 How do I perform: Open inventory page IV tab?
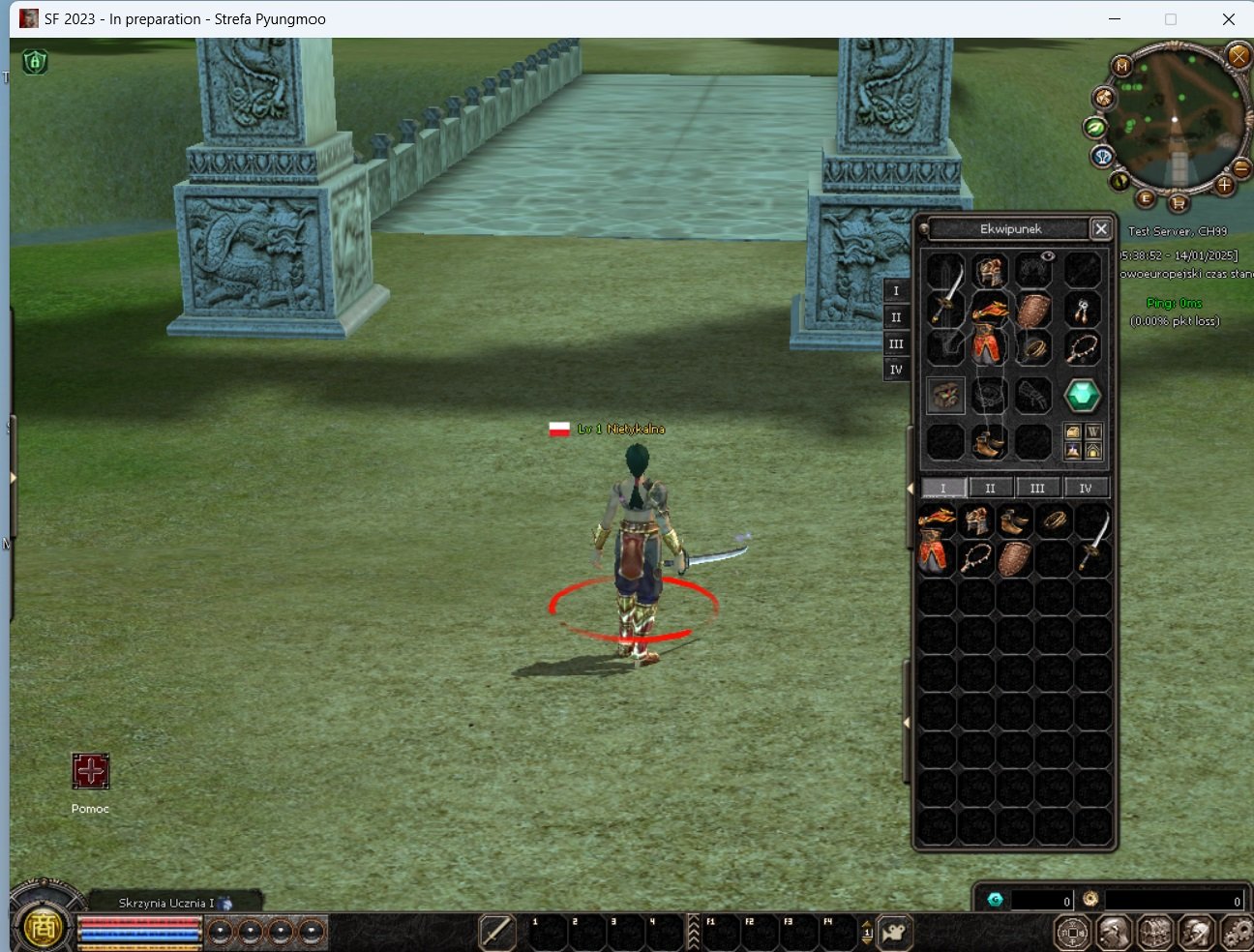click(x=1086, y=489)
